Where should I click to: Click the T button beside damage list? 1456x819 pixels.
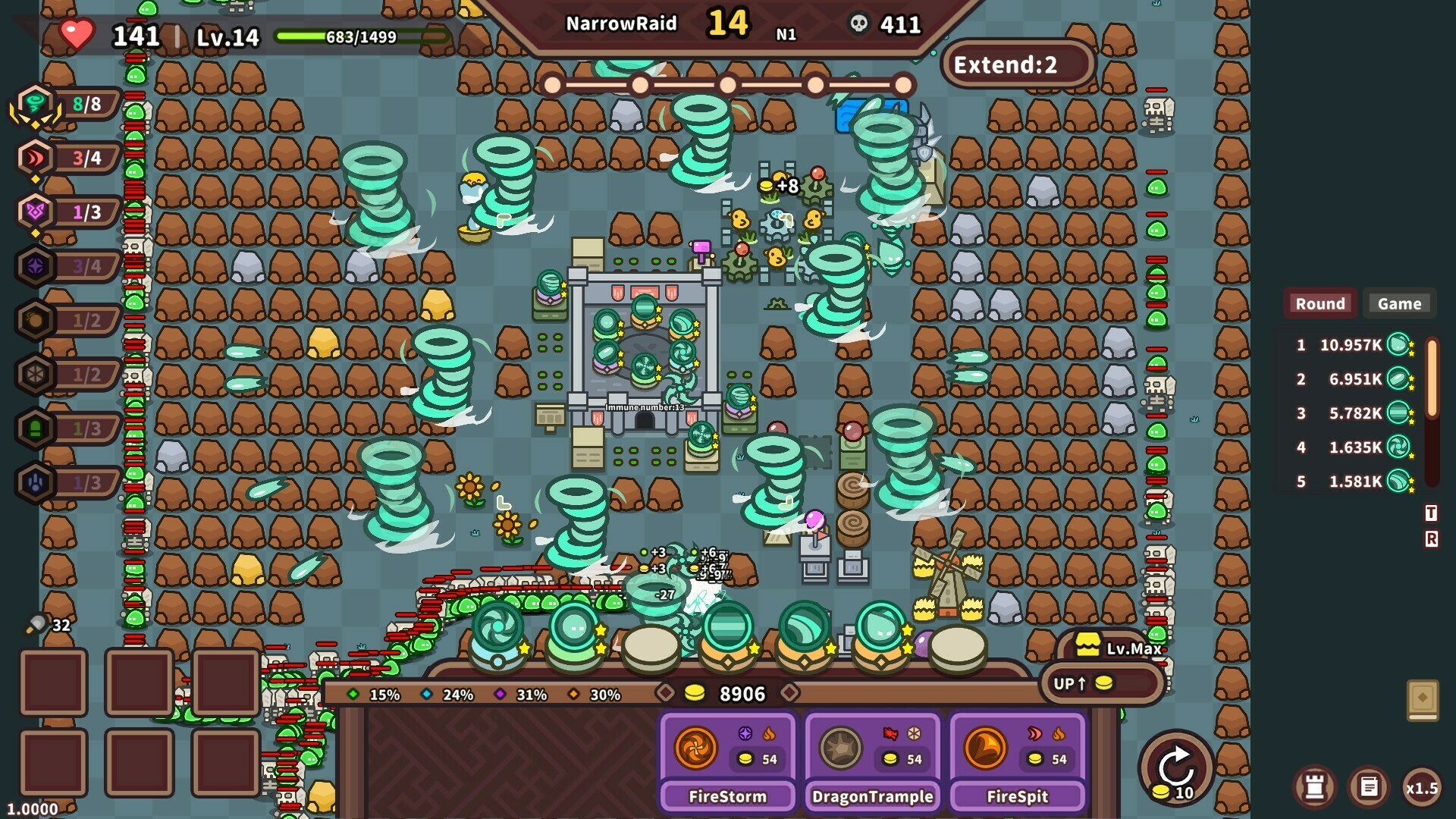[x=1431, y=513]
